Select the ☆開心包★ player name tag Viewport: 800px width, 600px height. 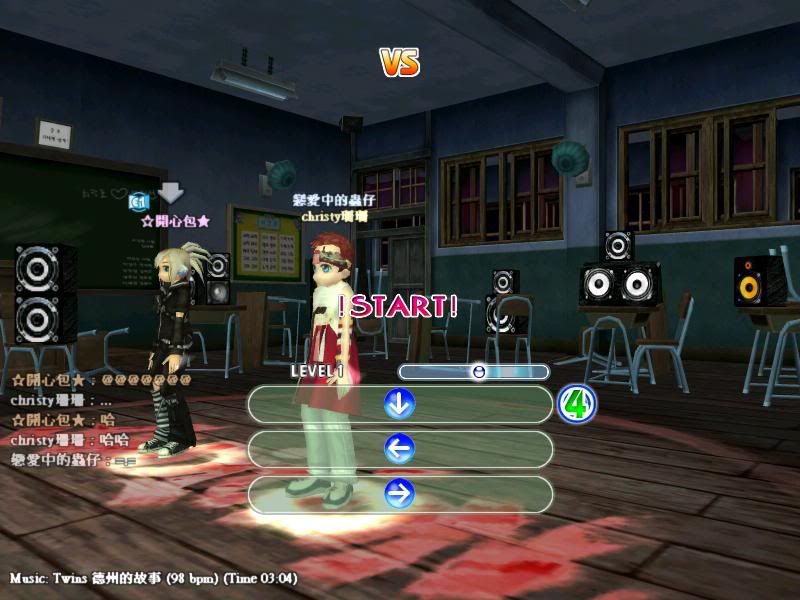(x=175, y=220)
